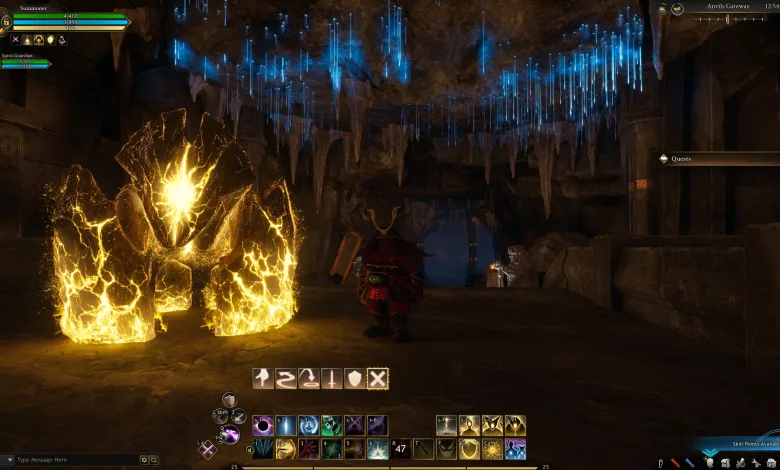This screenshot has height=470, width=780.
Task: Activate the shield defend pet command
Action: 354,378
